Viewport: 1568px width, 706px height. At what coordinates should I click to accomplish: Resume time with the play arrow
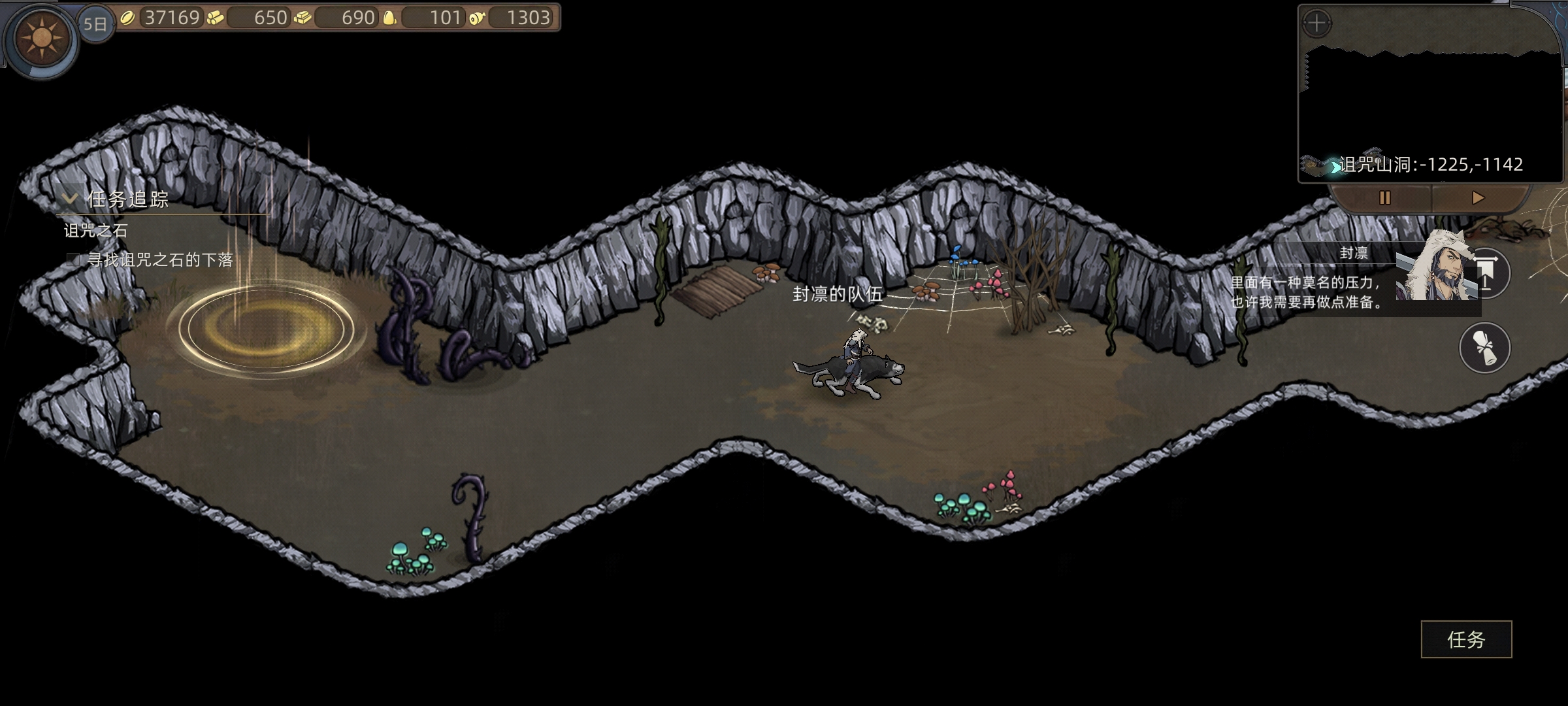coord(1478,198)
